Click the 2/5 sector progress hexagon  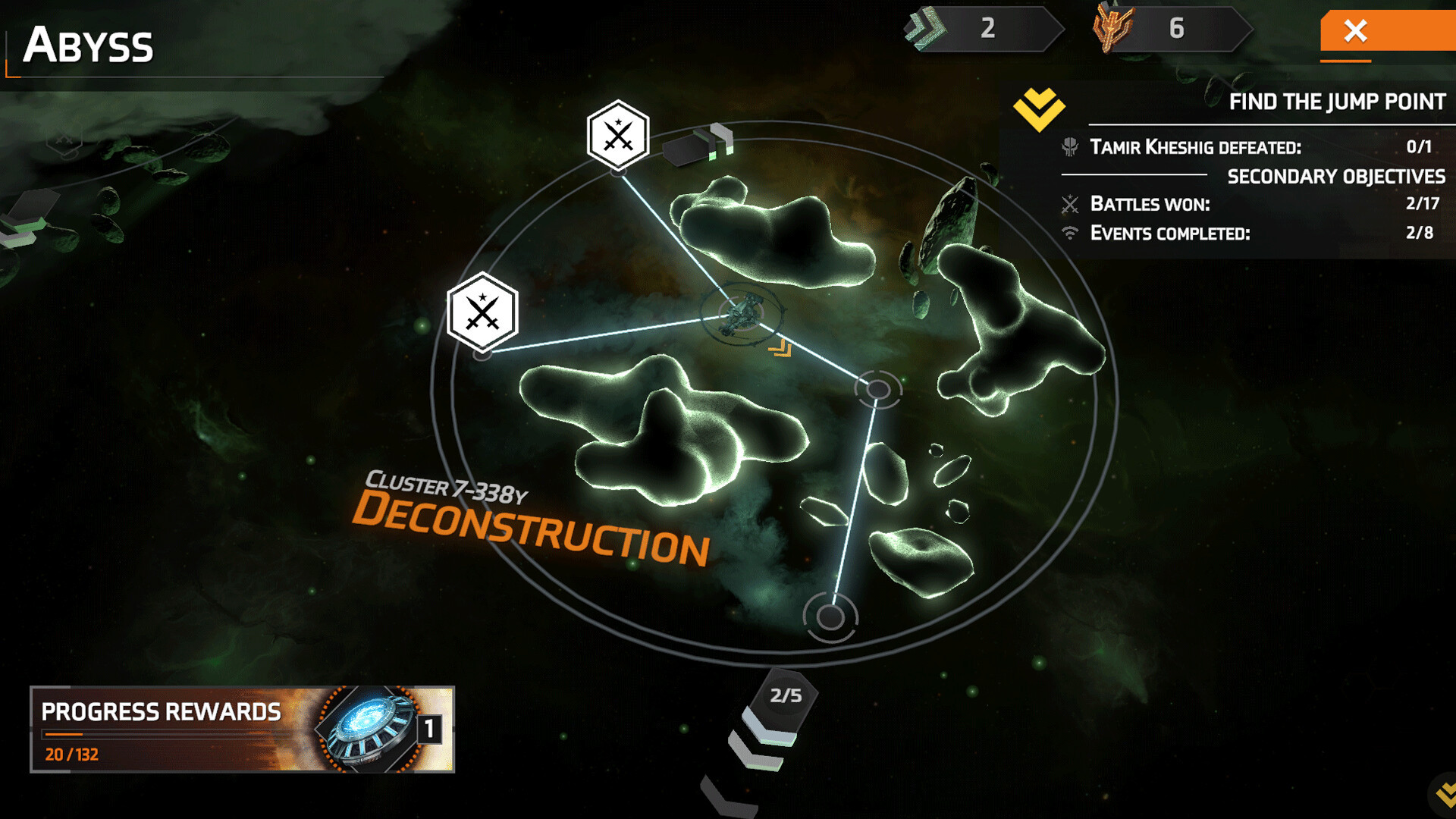click(x=785, y=695)
